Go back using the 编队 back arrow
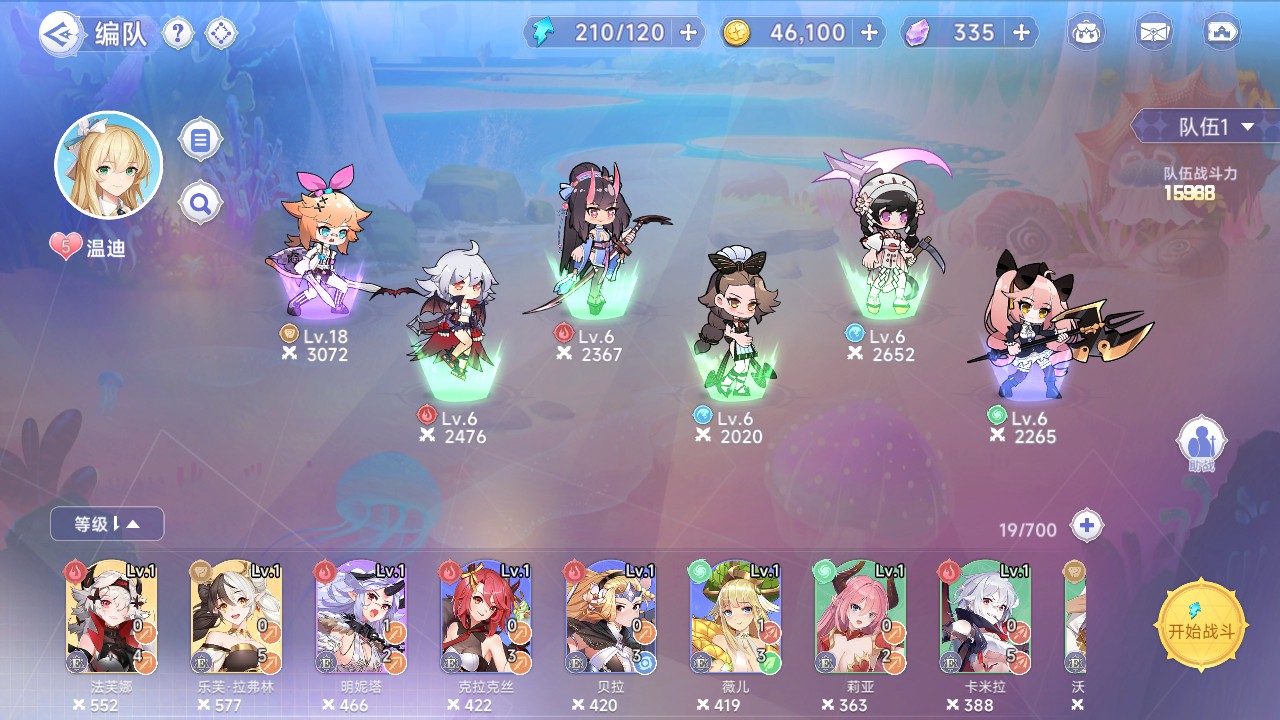This screenshot has height=720, width=1280. coord(60,34)
